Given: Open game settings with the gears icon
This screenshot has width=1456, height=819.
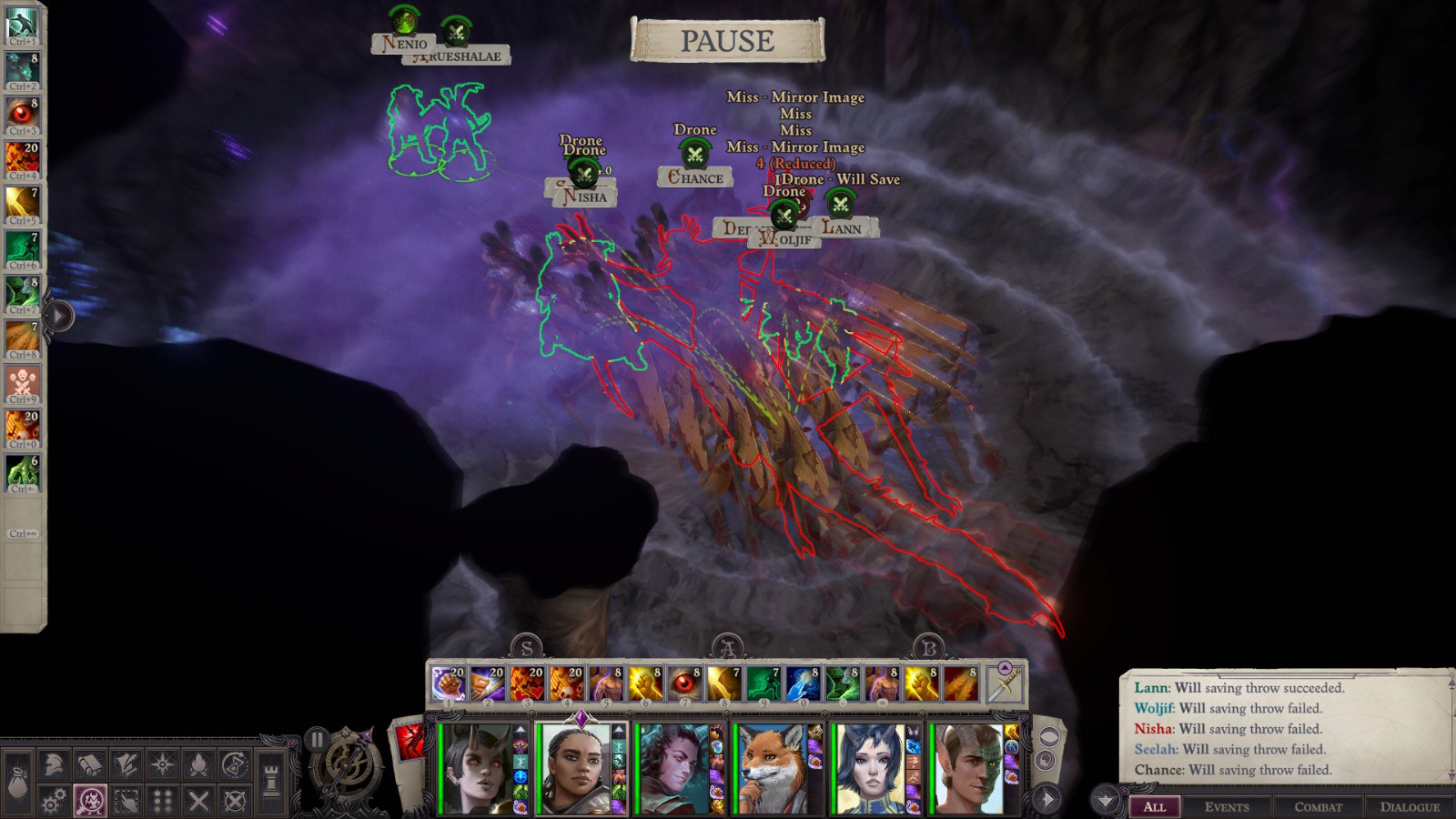Looking at the screenshot, I should pyautogui.click(x=53, y=799).
